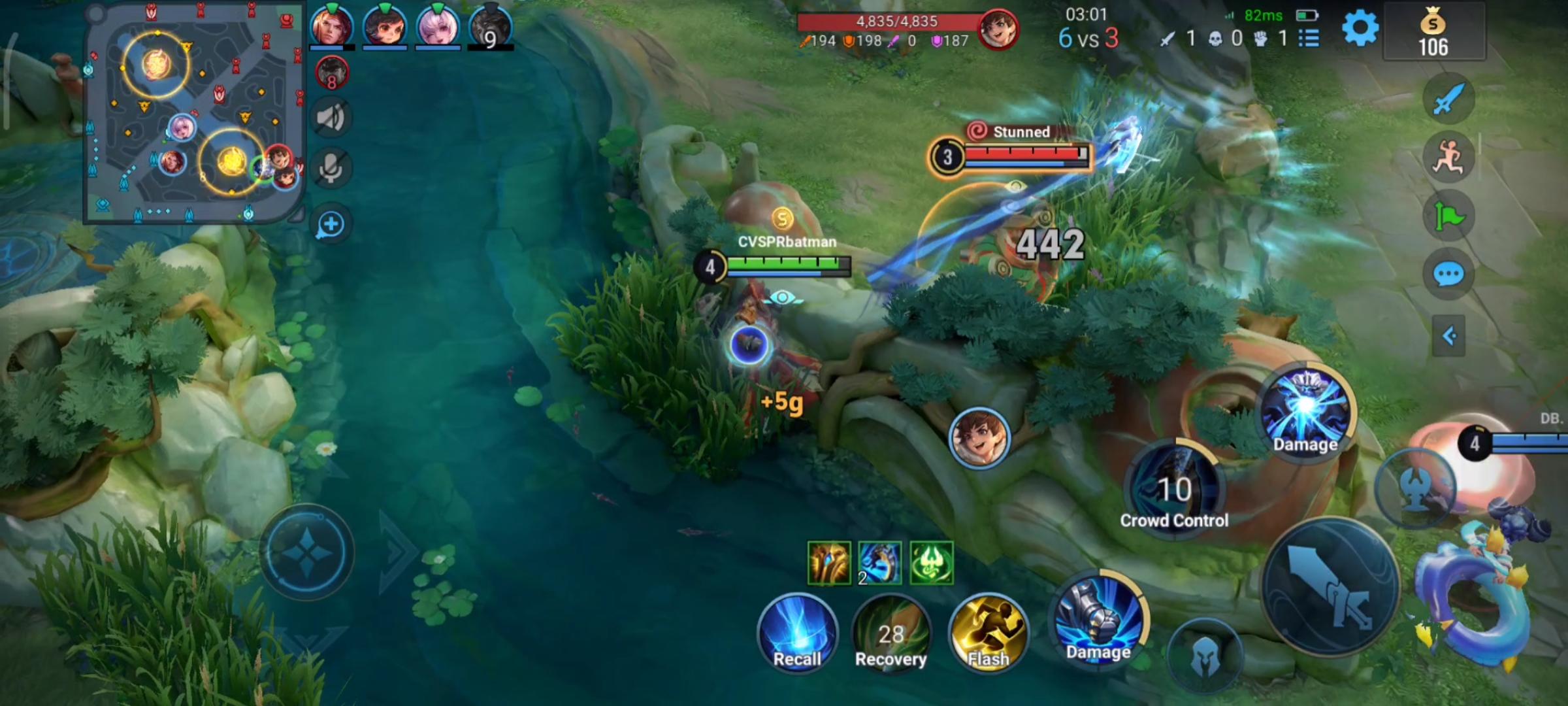Cast the Flash spell
Image resolution: width=1568 pixels, height=706 pixels.
pos(988,633)
